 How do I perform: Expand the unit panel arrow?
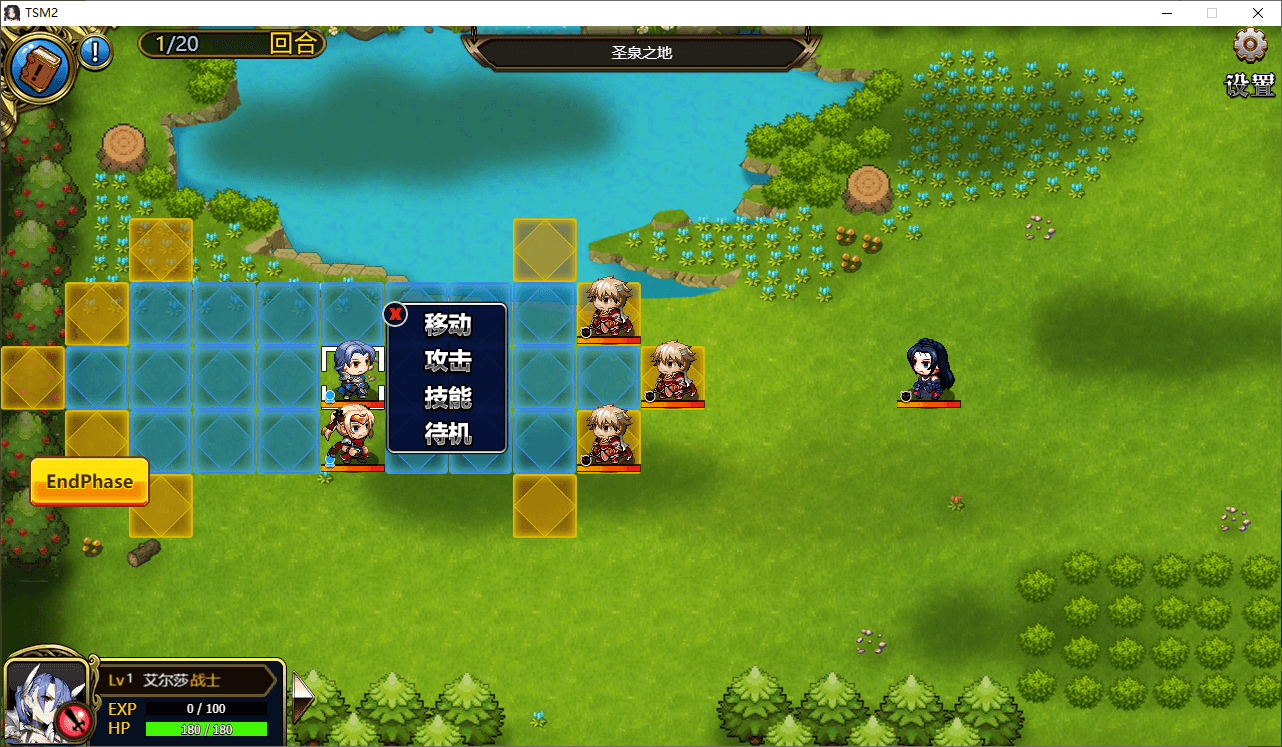301,692
